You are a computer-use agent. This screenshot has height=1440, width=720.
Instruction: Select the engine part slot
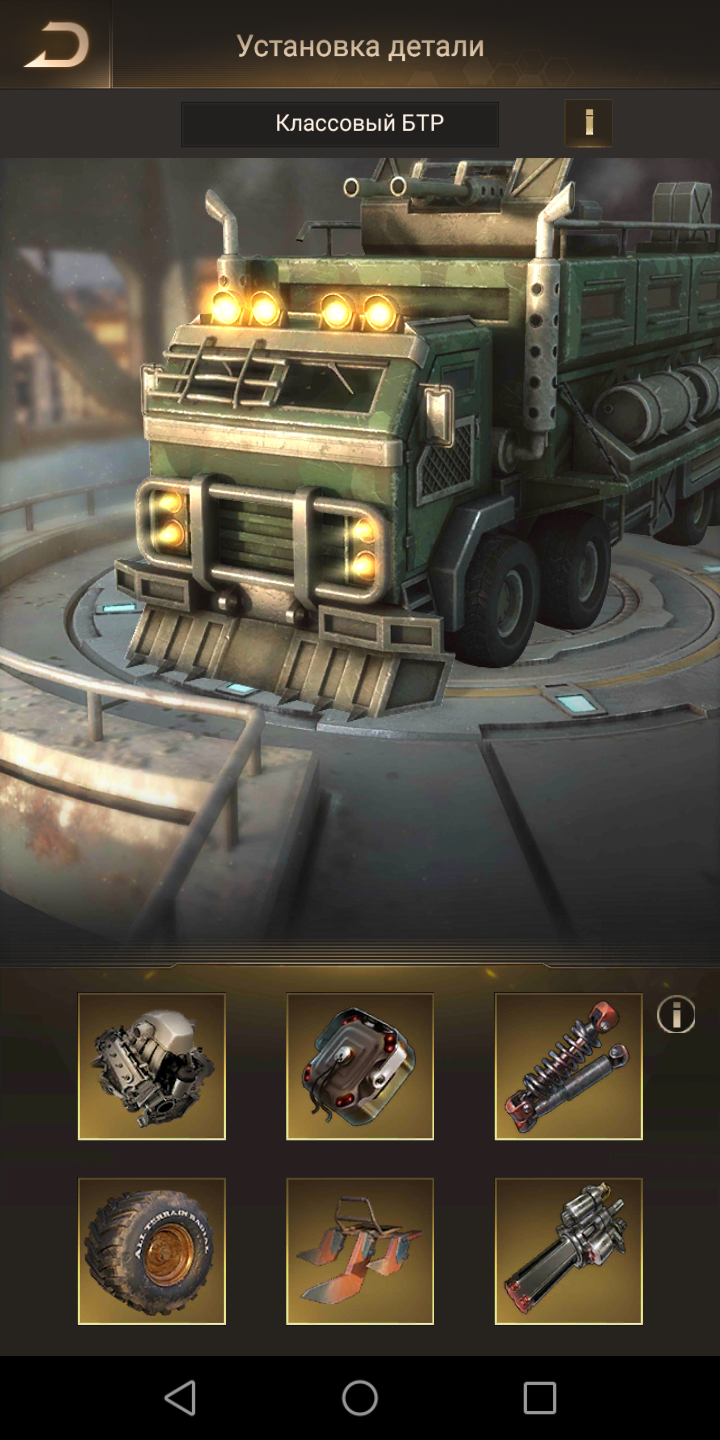(152, 1066)
